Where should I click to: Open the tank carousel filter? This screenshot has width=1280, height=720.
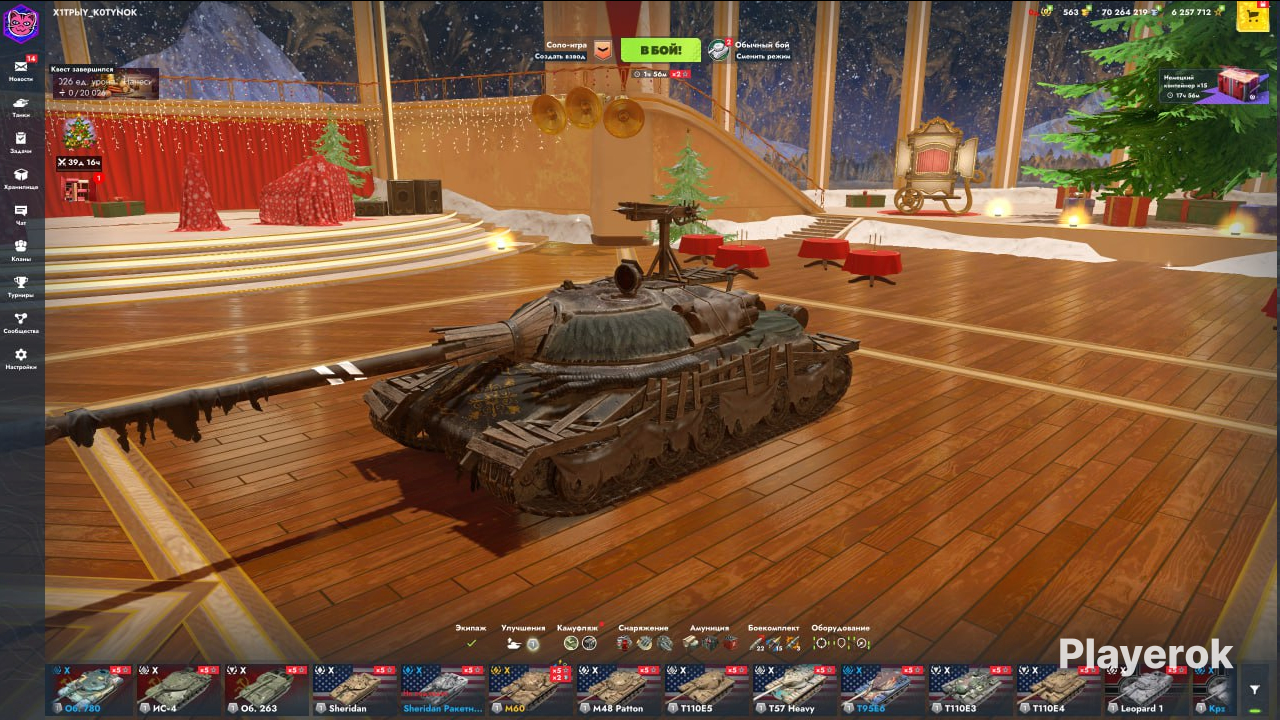1255,689
